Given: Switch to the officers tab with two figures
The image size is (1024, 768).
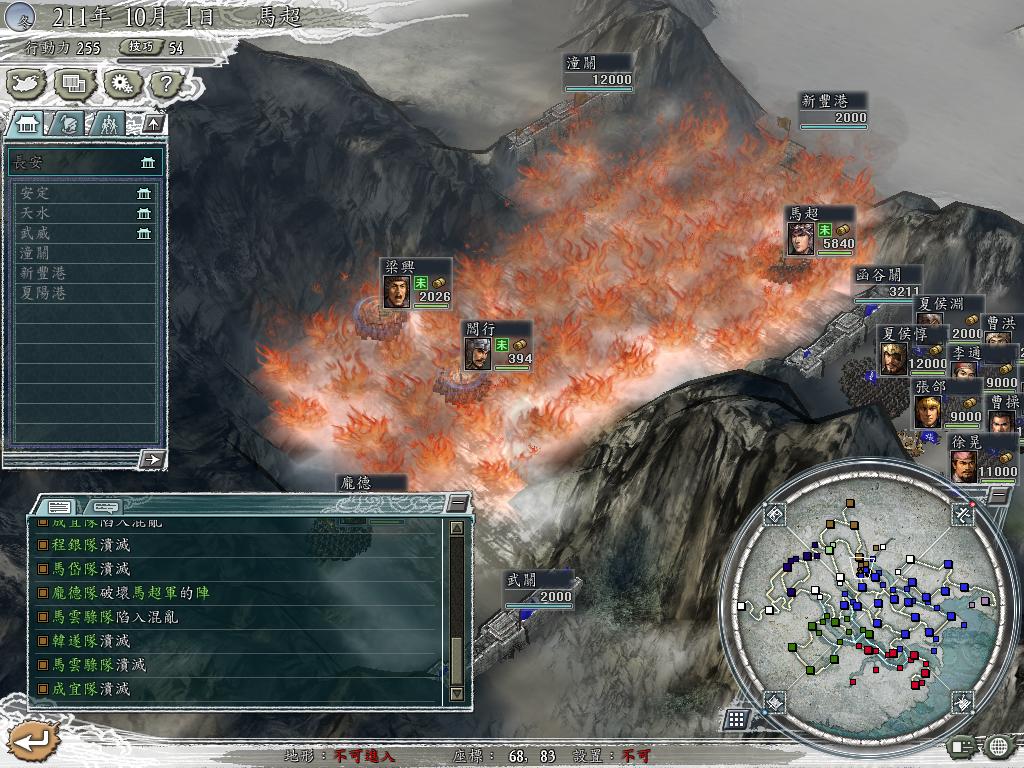Looking at the screenshot, I should 109,124.
